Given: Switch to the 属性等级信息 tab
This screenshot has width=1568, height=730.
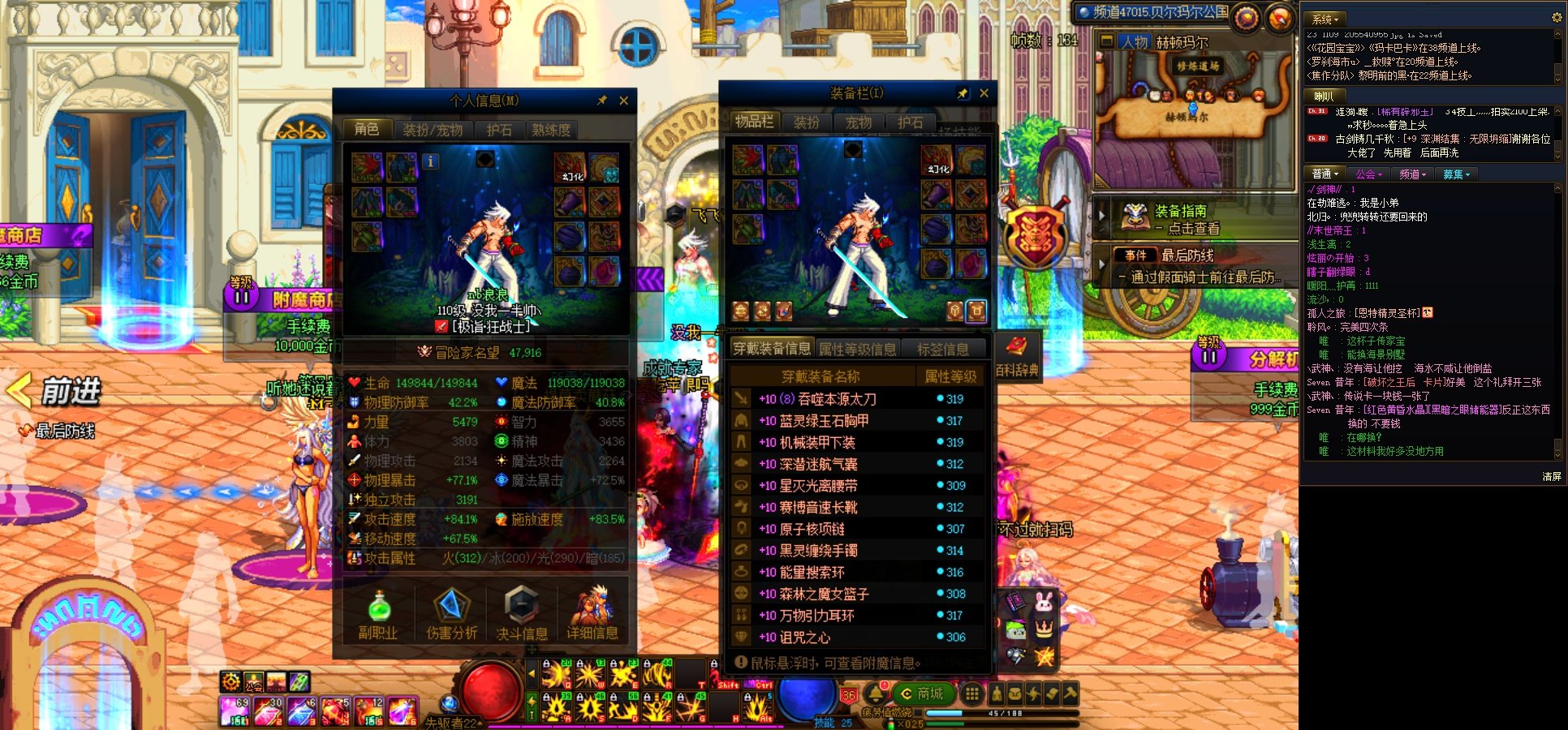Looking at the screenshot, I should click(856, 347).
